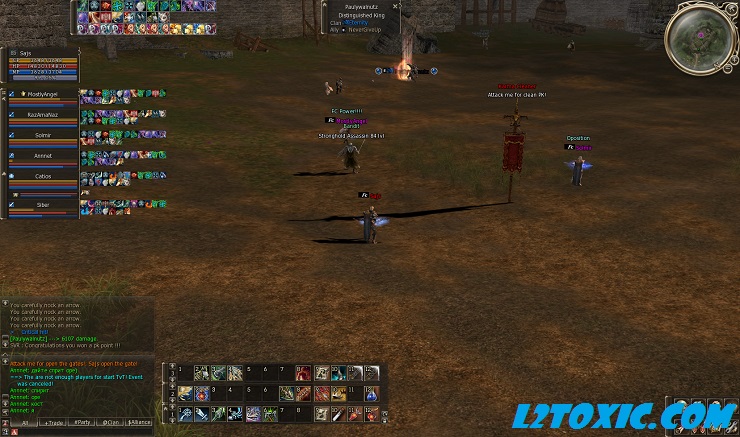Click the target window showing Paulywalnutz

[x=360, y=18]
